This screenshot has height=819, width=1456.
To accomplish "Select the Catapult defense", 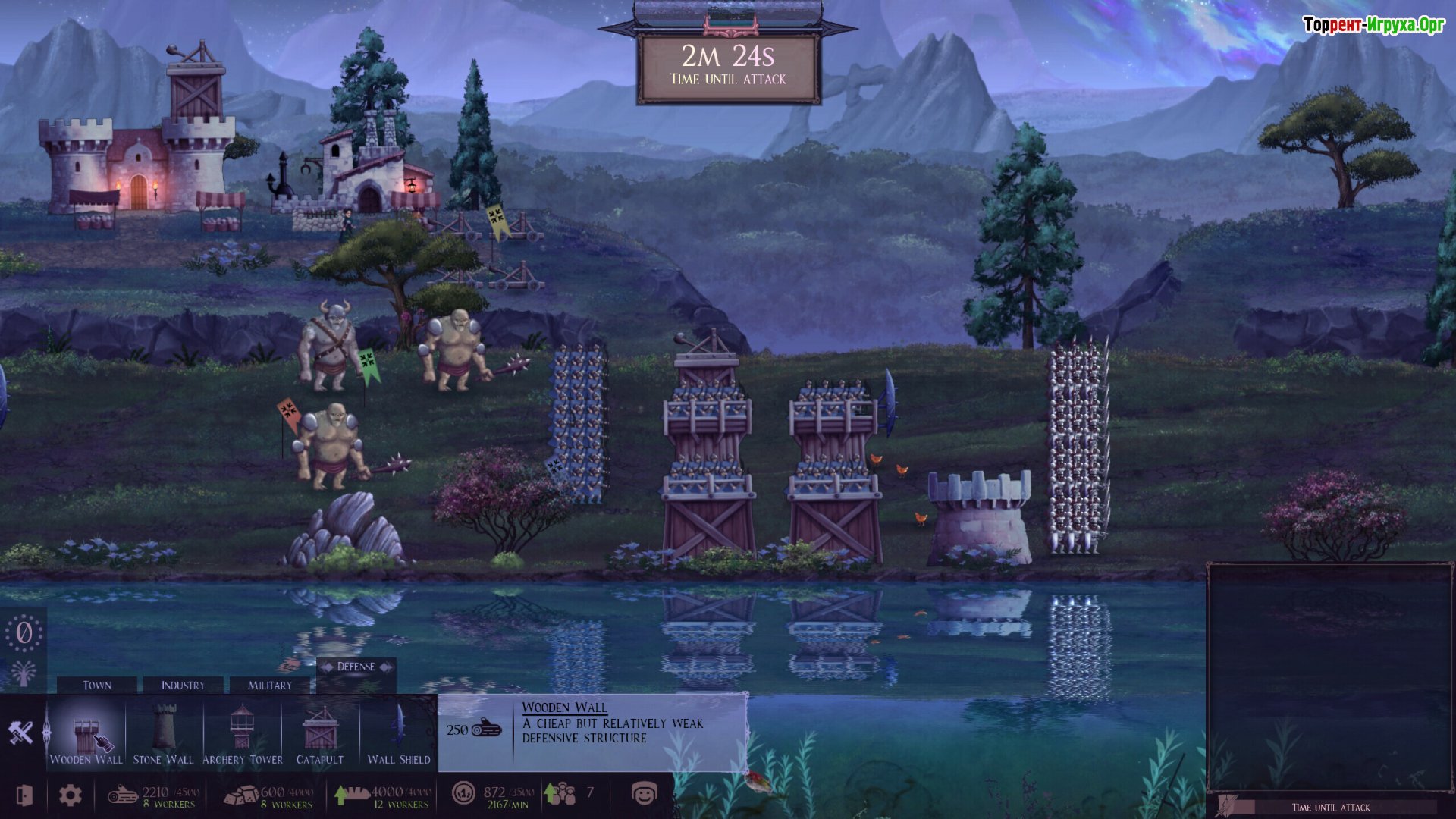I will pos(319,734).
